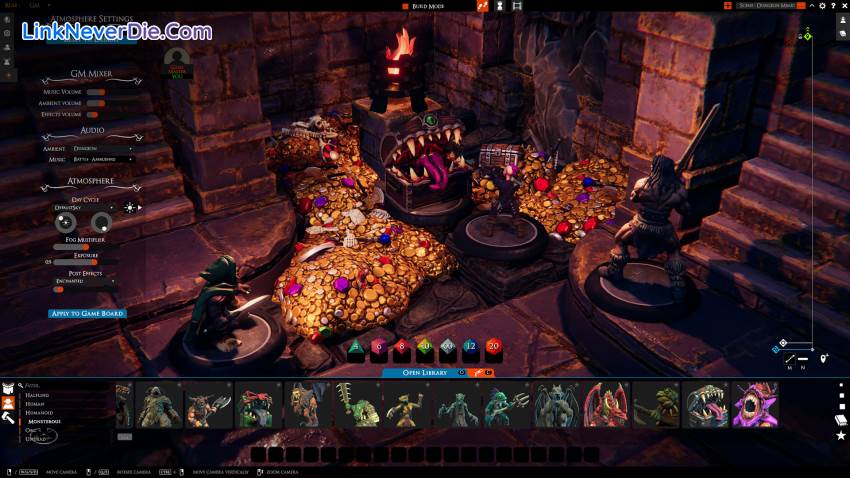850x478 pixels.
Task: Select the Monstrous creature category
Action: [x=45, y=421]
